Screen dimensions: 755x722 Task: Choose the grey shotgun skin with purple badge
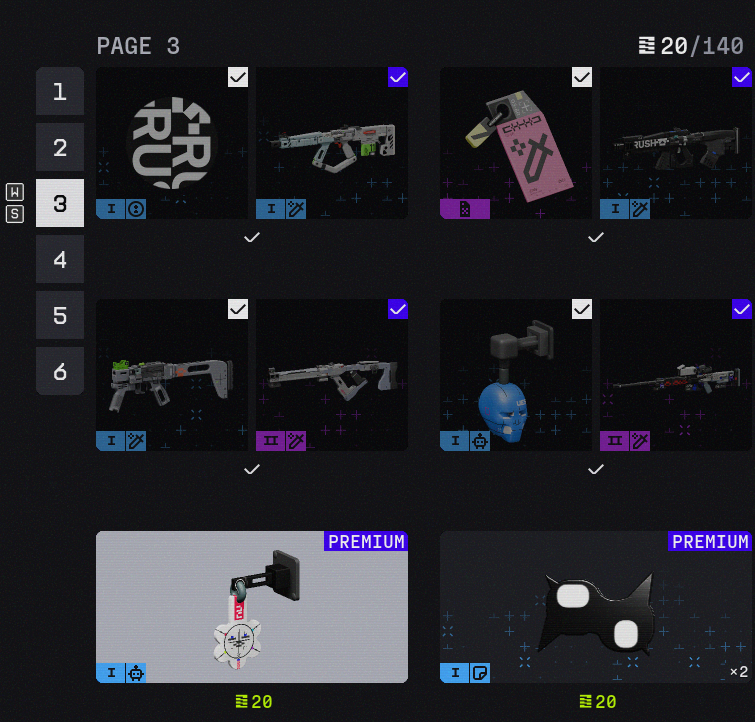click(332, 375)
